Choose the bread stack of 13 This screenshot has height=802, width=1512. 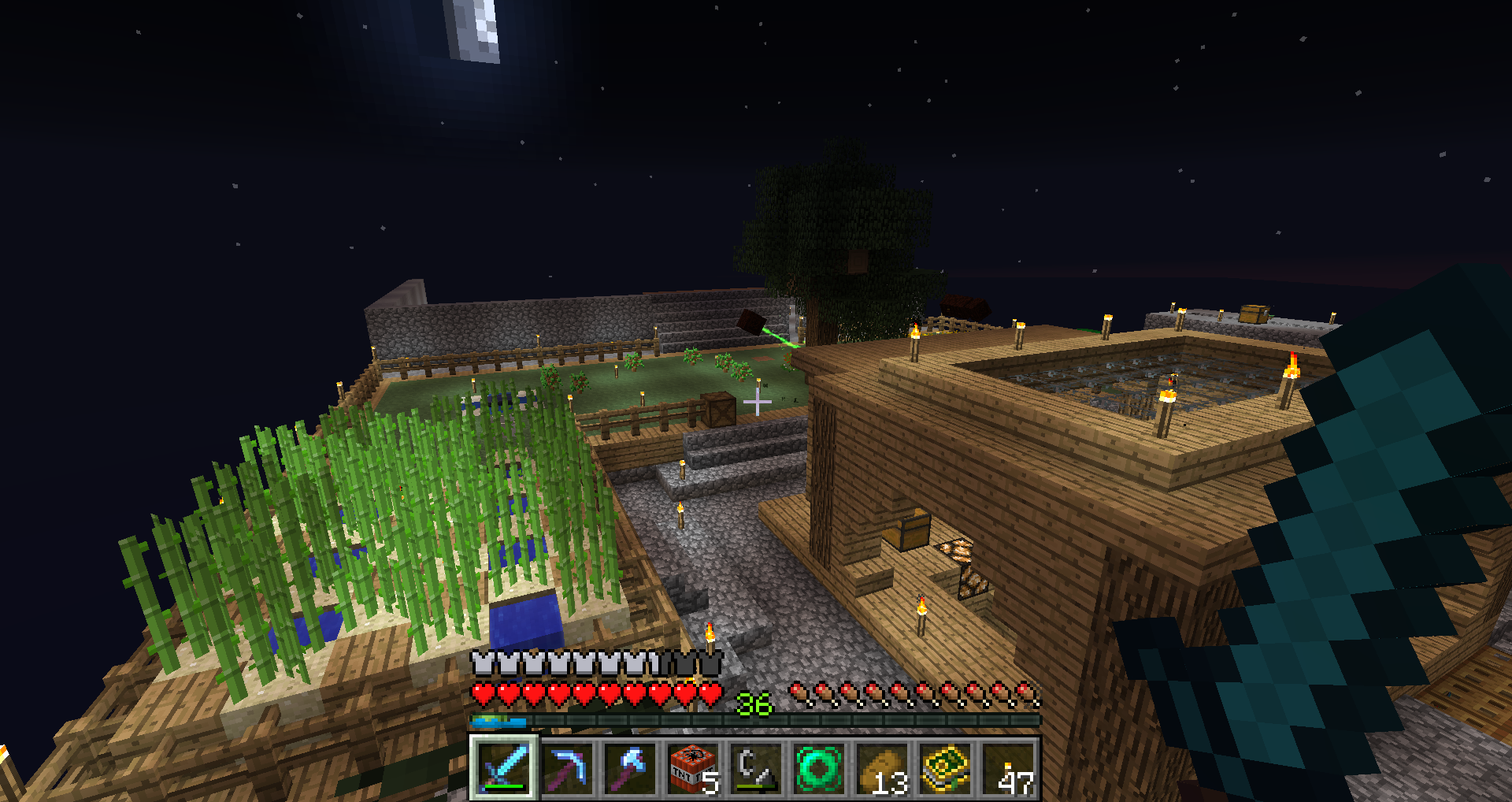(882, 768)
